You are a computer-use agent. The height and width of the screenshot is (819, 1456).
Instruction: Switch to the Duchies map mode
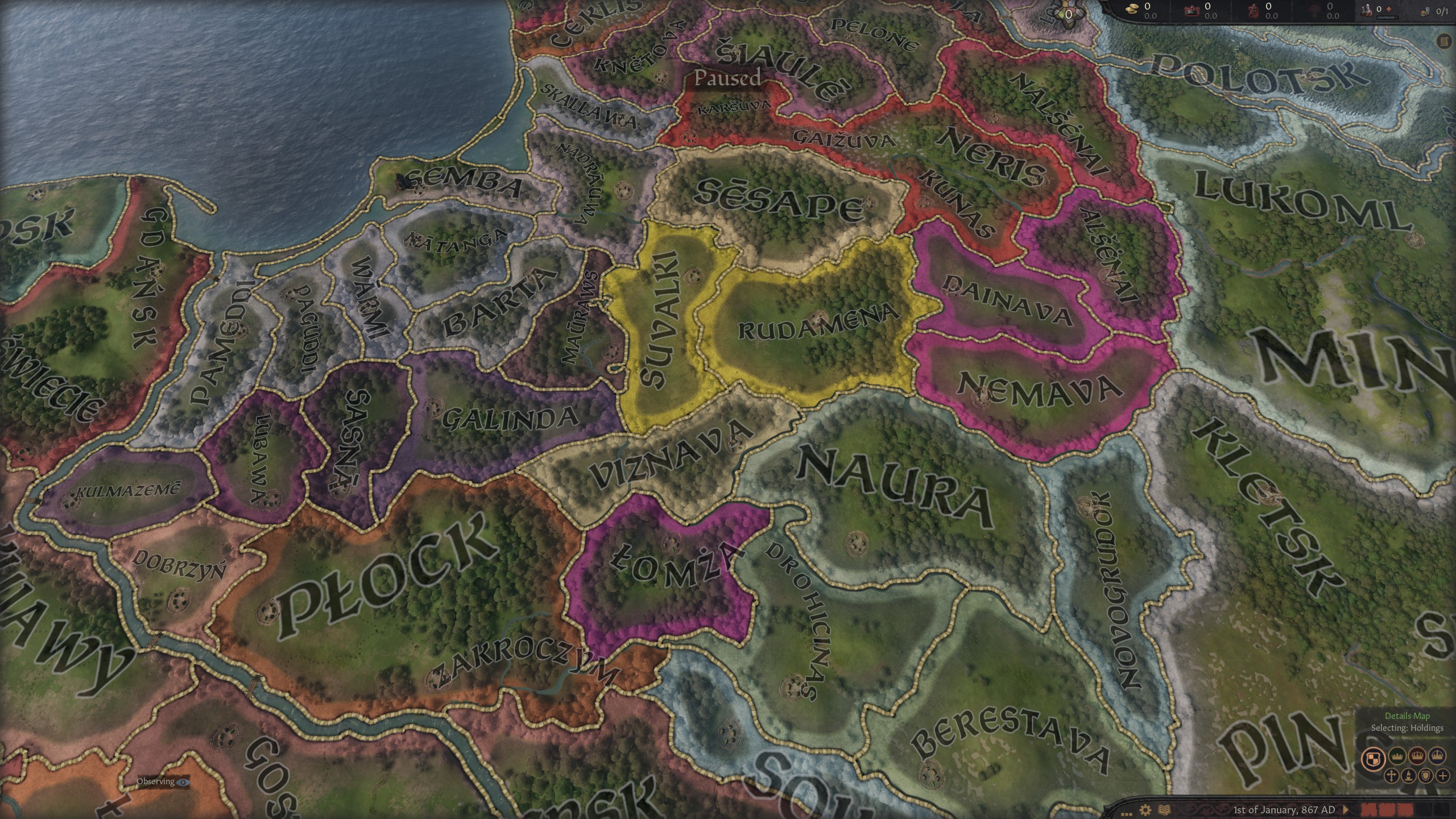point(1397,756)
